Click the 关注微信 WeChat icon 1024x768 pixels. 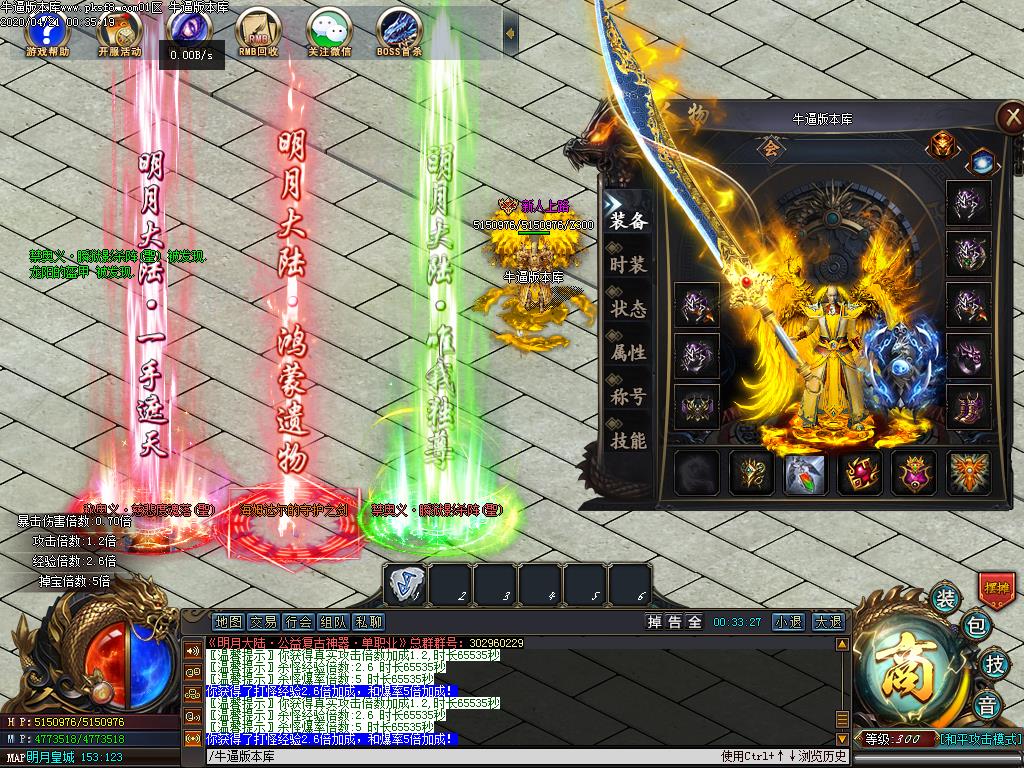click(329, 31)
